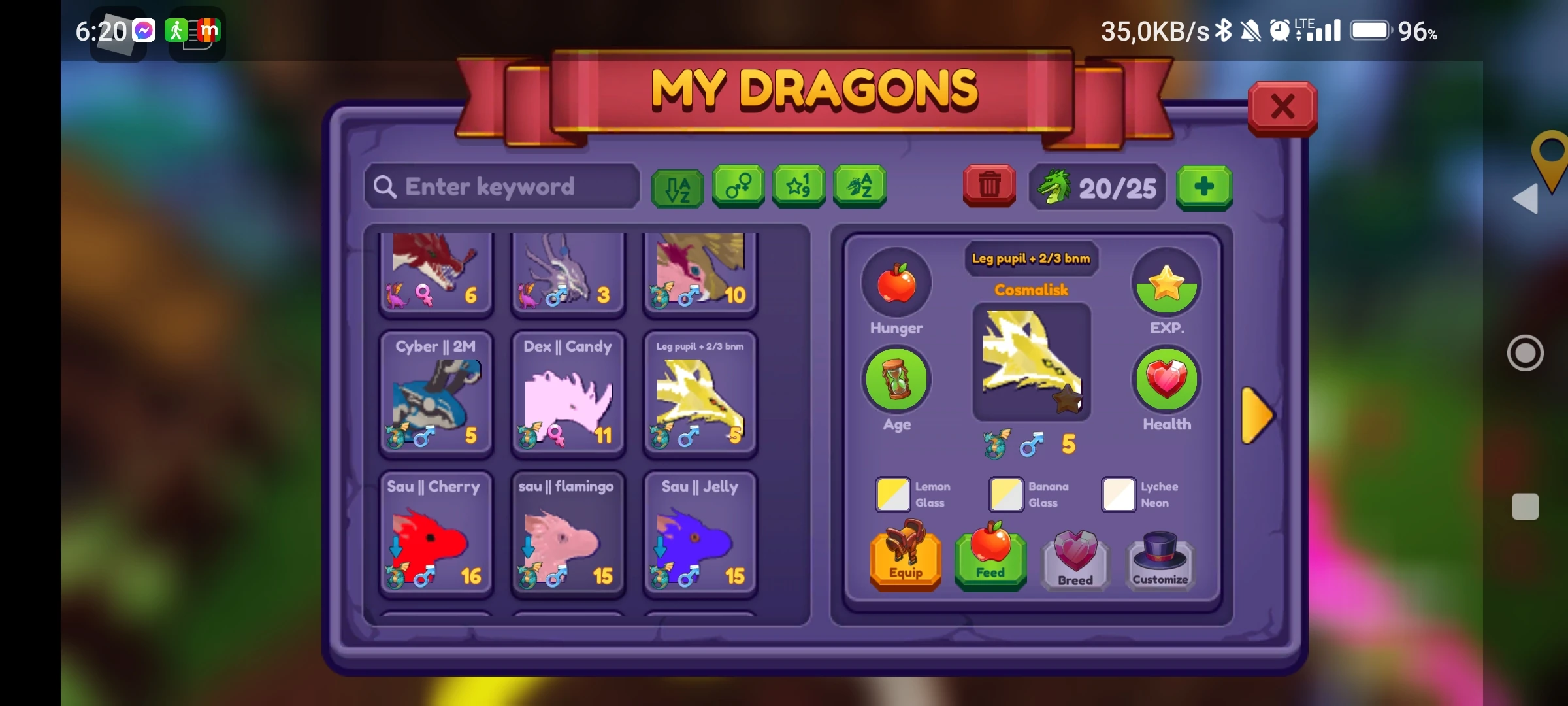Select the Cyber || 2M dragon thumbnail
Image resolution: width=1568 pixels, height=706 pixels.
point(435,392)
